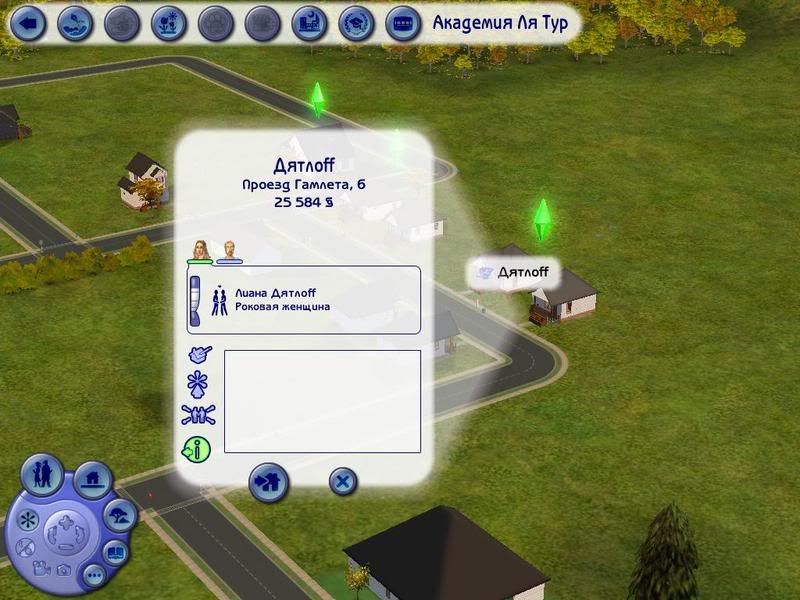
Task: Switch to the family relationships tab icon
Action: click(198, 416)
